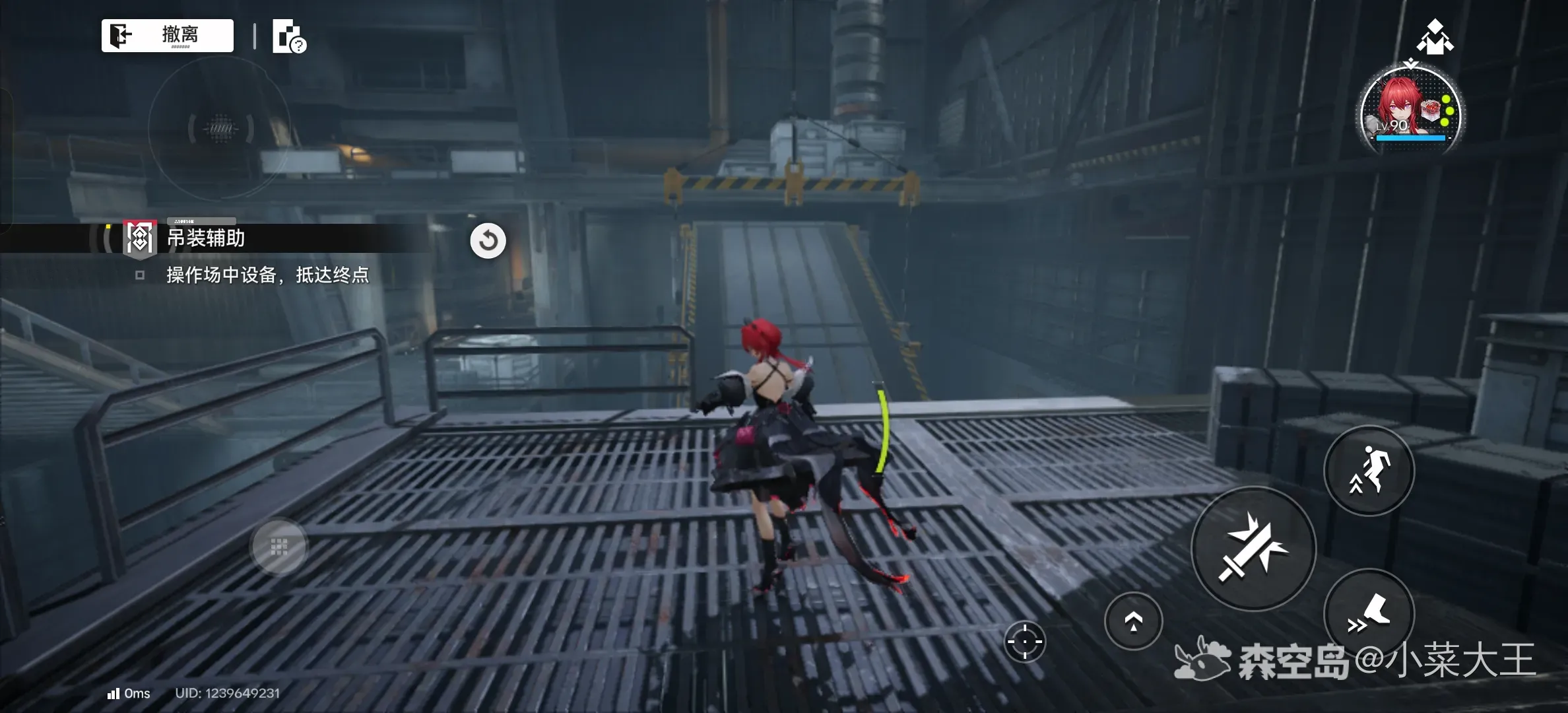
Task: Tap the 撤离 exit button
Action: click(x=168, y=35)
